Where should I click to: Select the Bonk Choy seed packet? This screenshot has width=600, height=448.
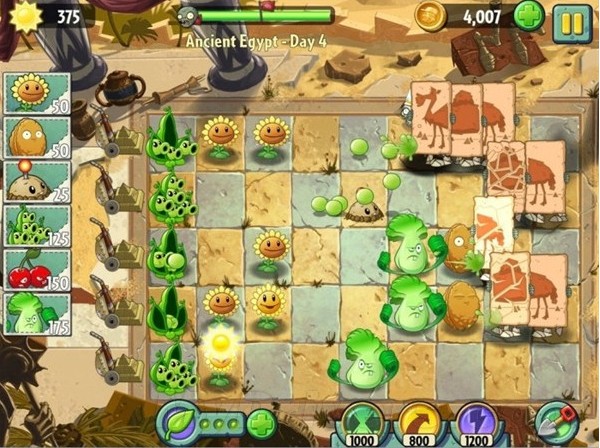click(x=36, y=312)
